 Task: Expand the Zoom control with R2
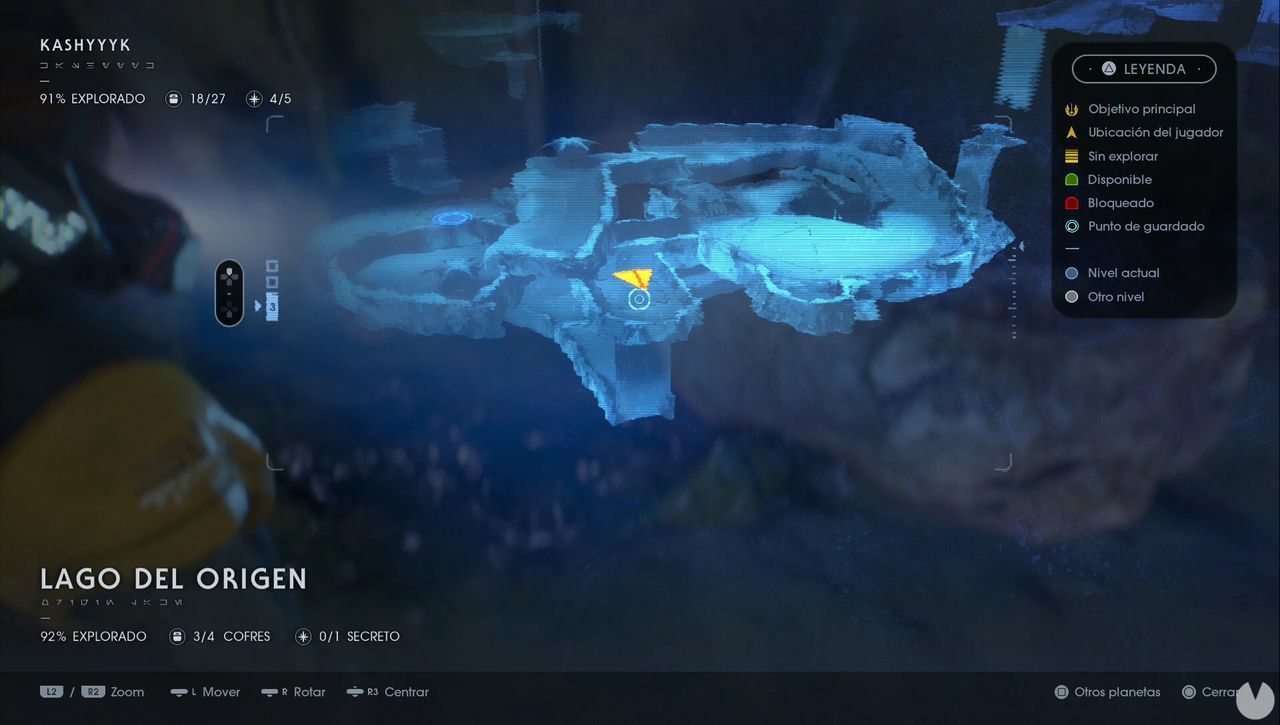[94, 691]
